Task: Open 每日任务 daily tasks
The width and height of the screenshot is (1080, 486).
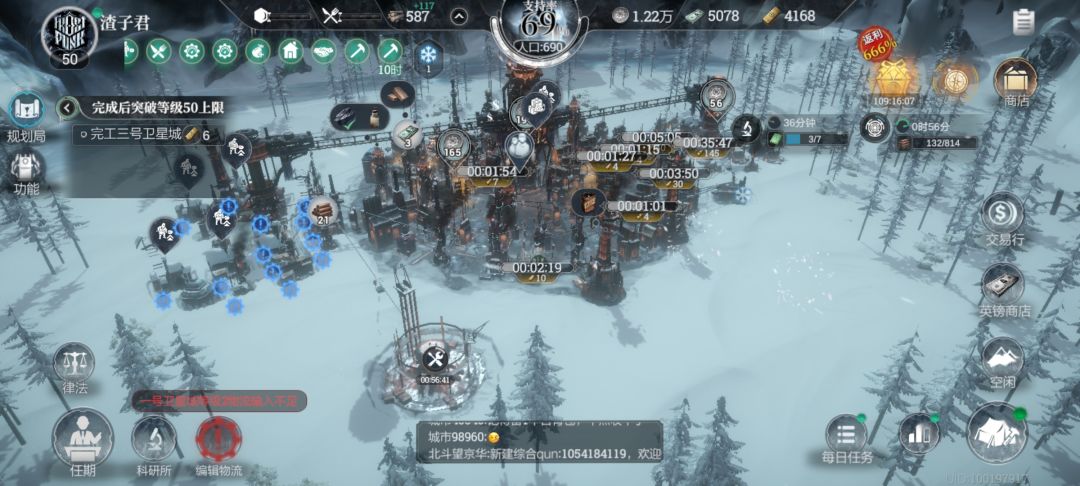Action: tap(846, 438)
